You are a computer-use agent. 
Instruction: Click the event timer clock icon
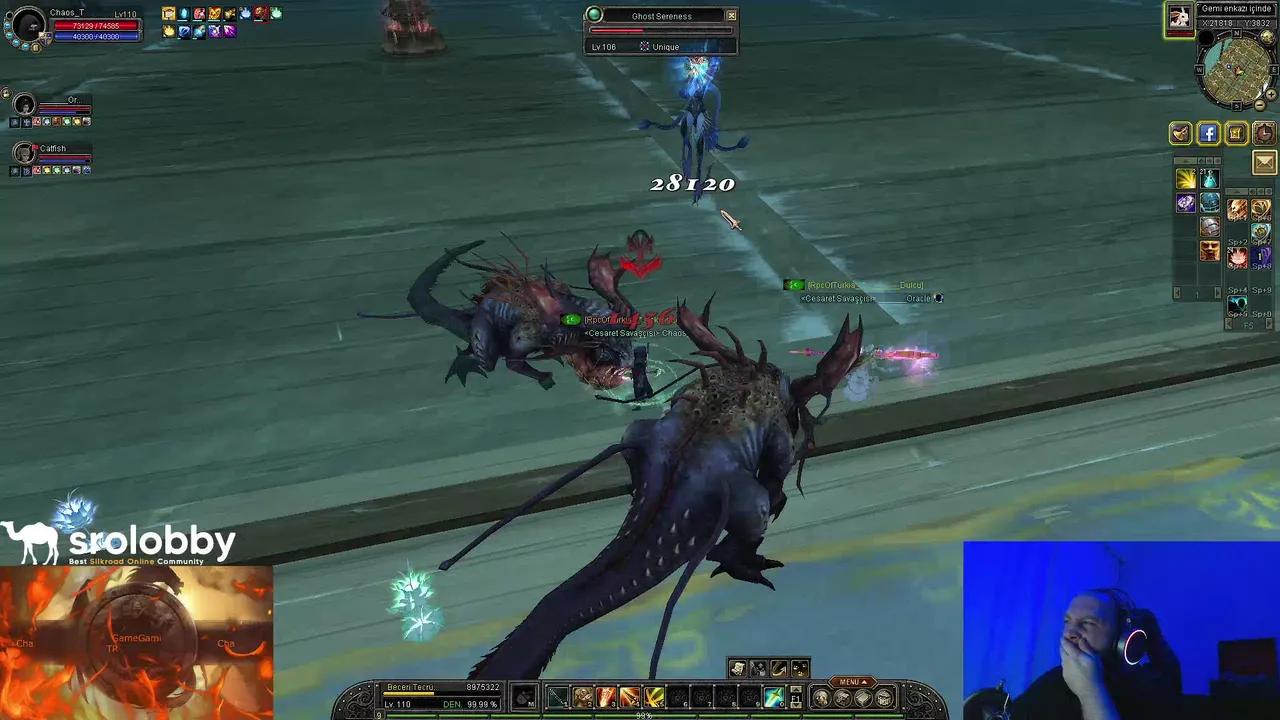(x=1263, y=133)
